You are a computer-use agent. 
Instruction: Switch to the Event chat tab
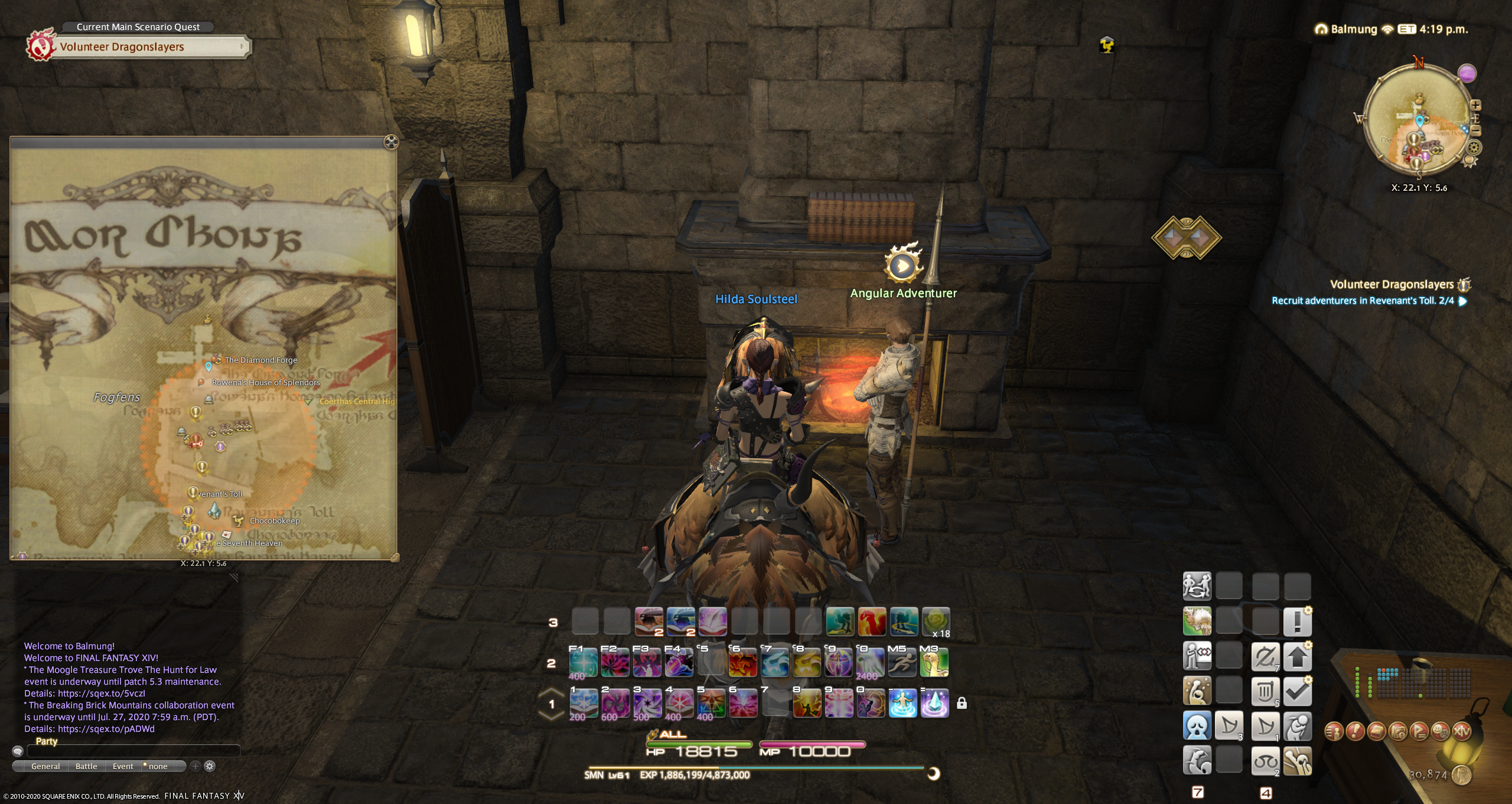coord(123,766)
